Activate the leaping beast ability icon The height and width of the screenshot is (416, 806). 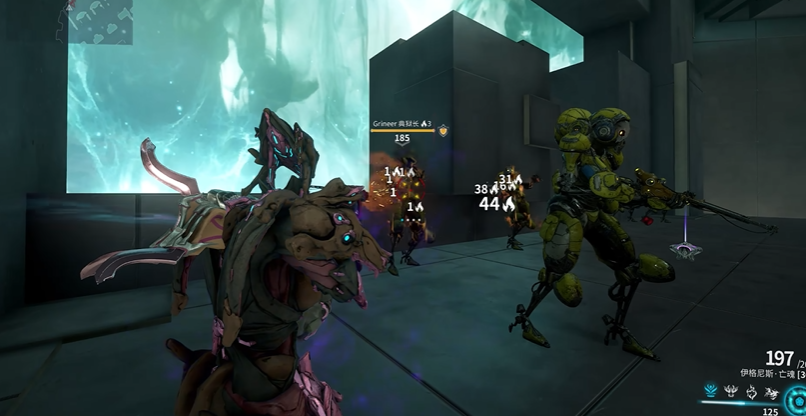[x=772, y=392]
